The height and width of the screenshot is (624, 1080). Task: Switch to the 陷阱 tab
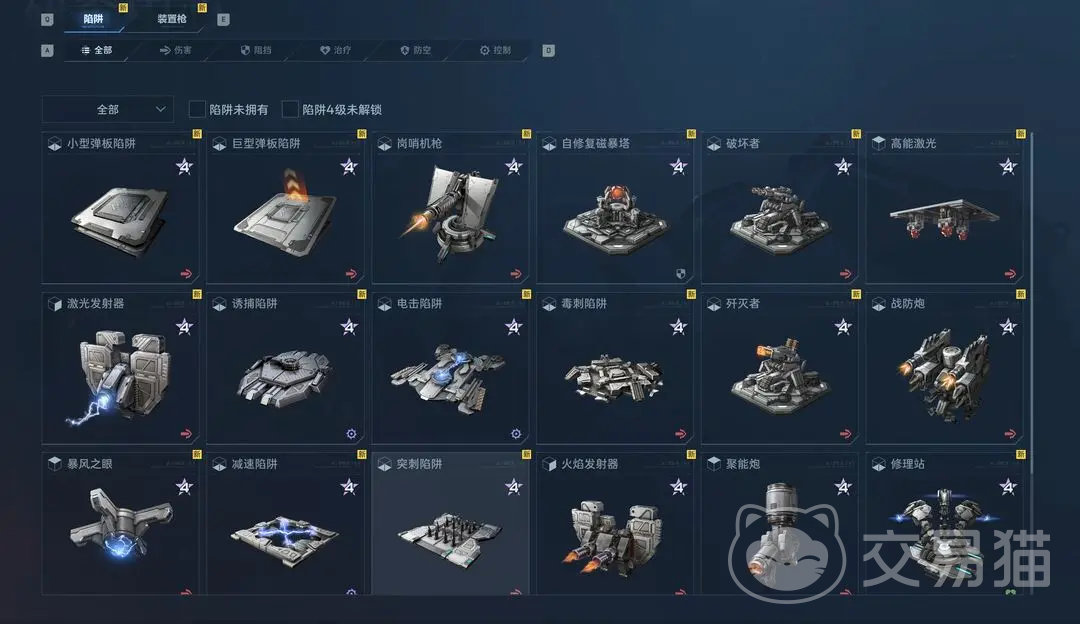click(x=93, y=19)
